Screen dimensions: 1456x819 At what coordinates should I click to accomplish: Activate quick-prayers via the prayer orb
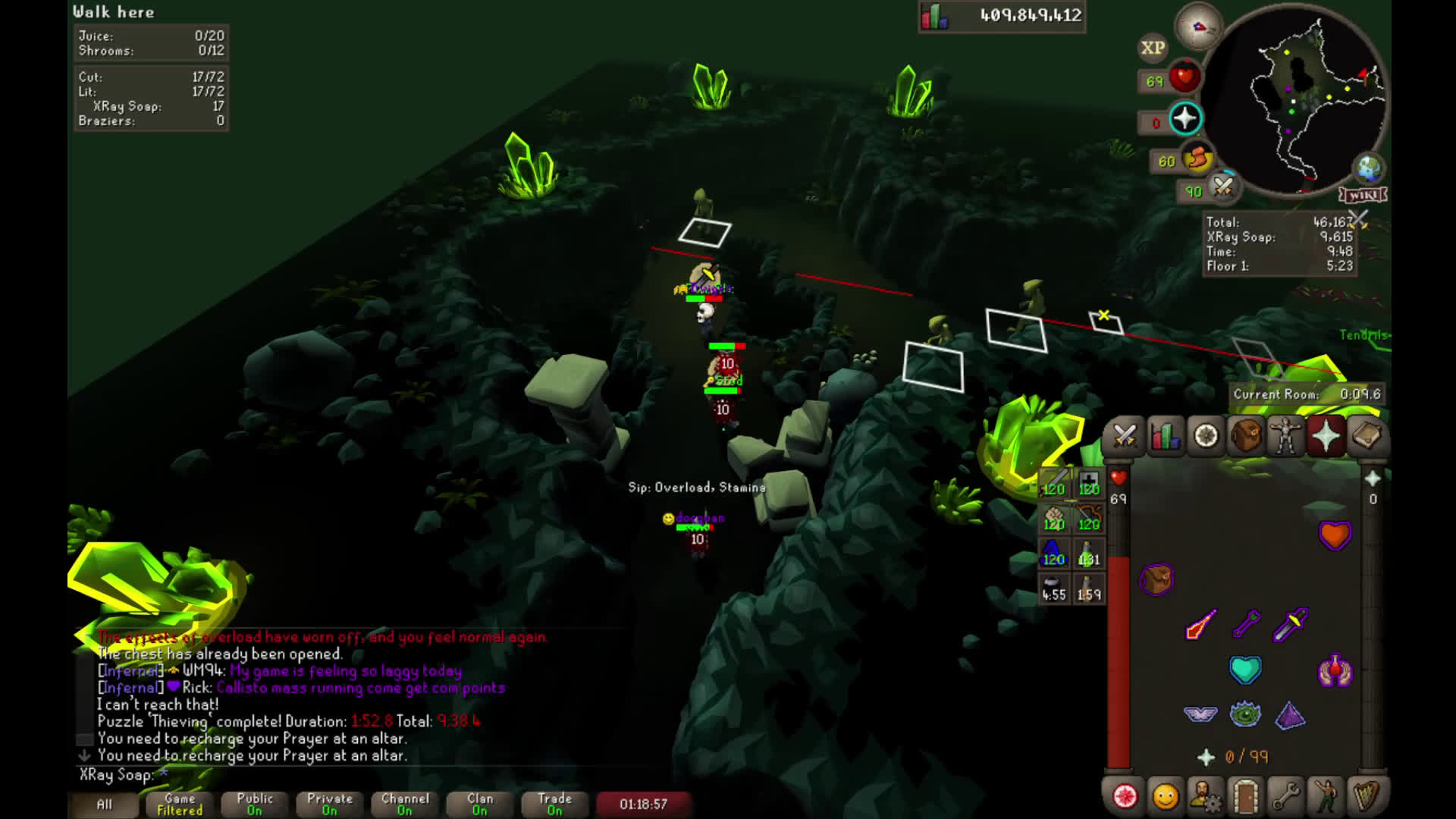(x=1185, y=119)
